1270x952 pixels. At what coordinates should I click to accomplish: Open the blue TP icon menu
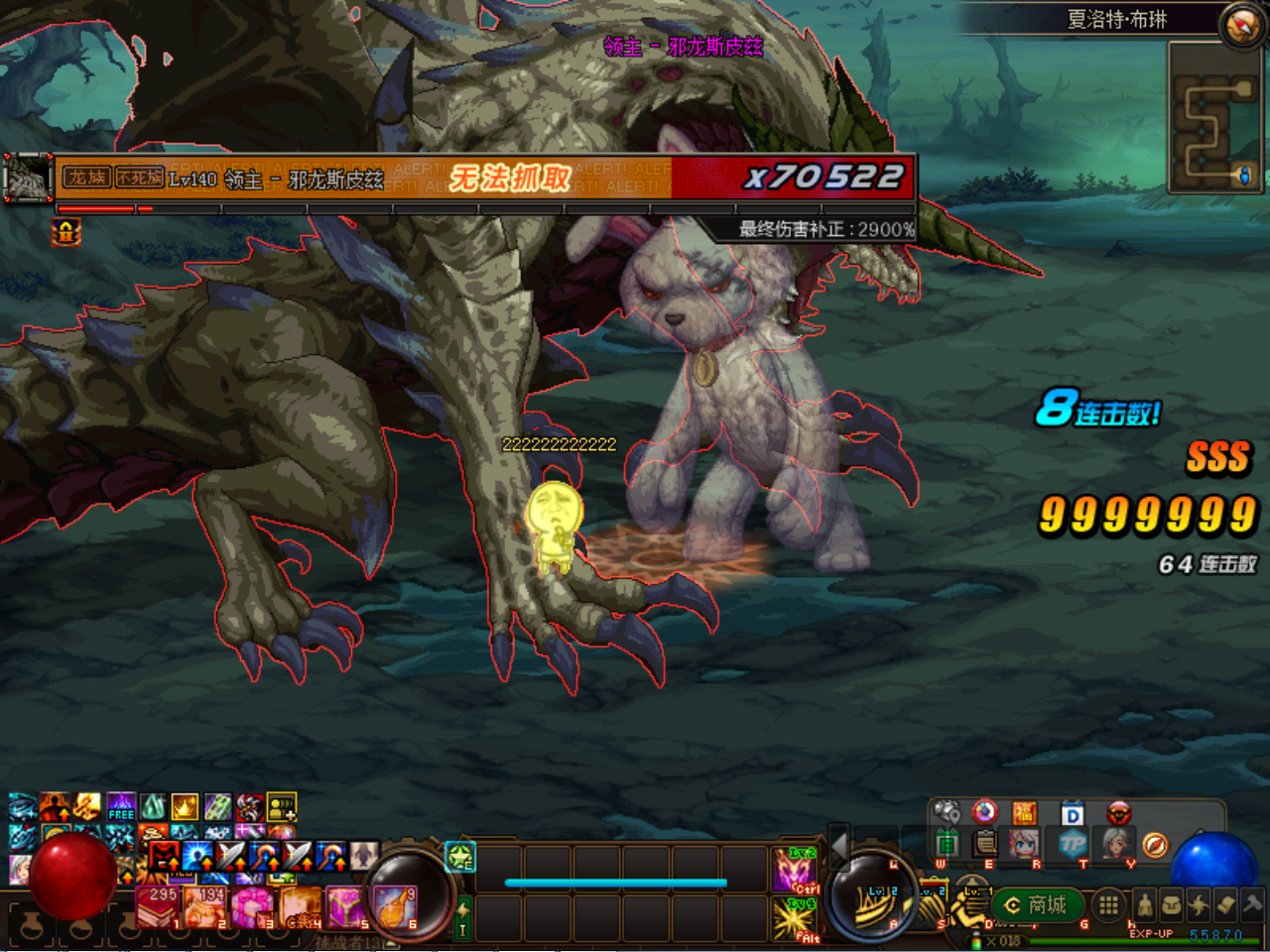pyautogui.click(x=1073, y=844)
